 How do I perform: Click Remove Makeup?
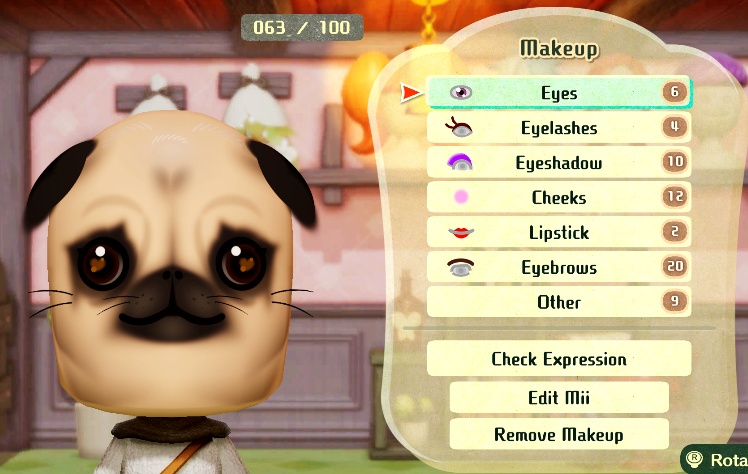pos(559,434)
